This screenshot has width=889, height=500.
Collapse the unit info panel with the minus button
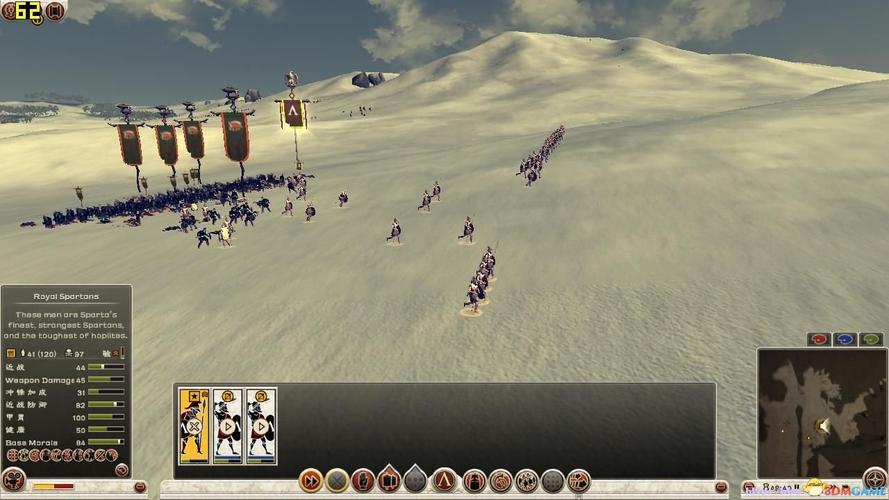[x=141, y=487]
